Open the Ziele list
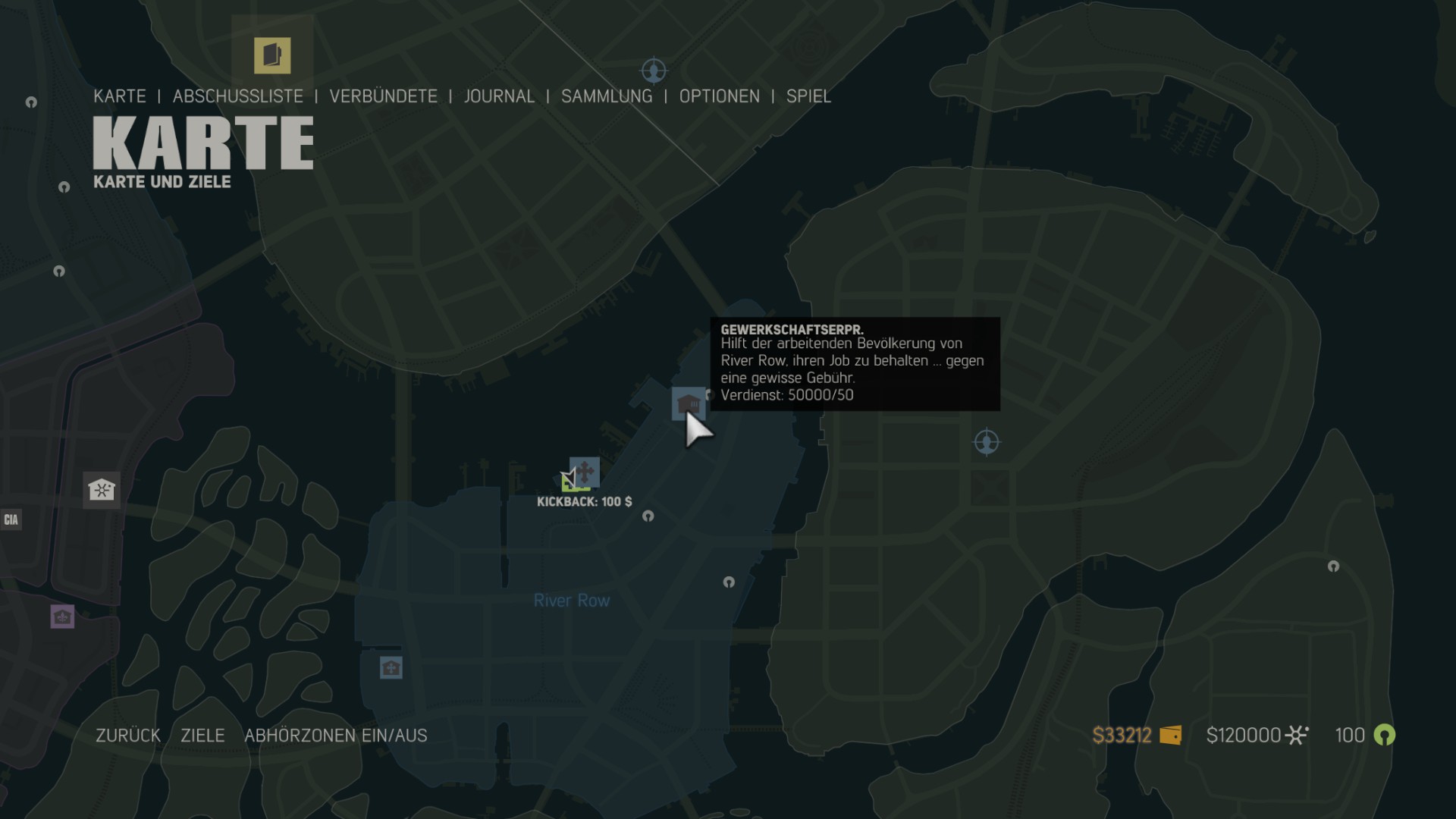Image resolution: width=1456 pixels, height=819 pixels. (202, 736)
